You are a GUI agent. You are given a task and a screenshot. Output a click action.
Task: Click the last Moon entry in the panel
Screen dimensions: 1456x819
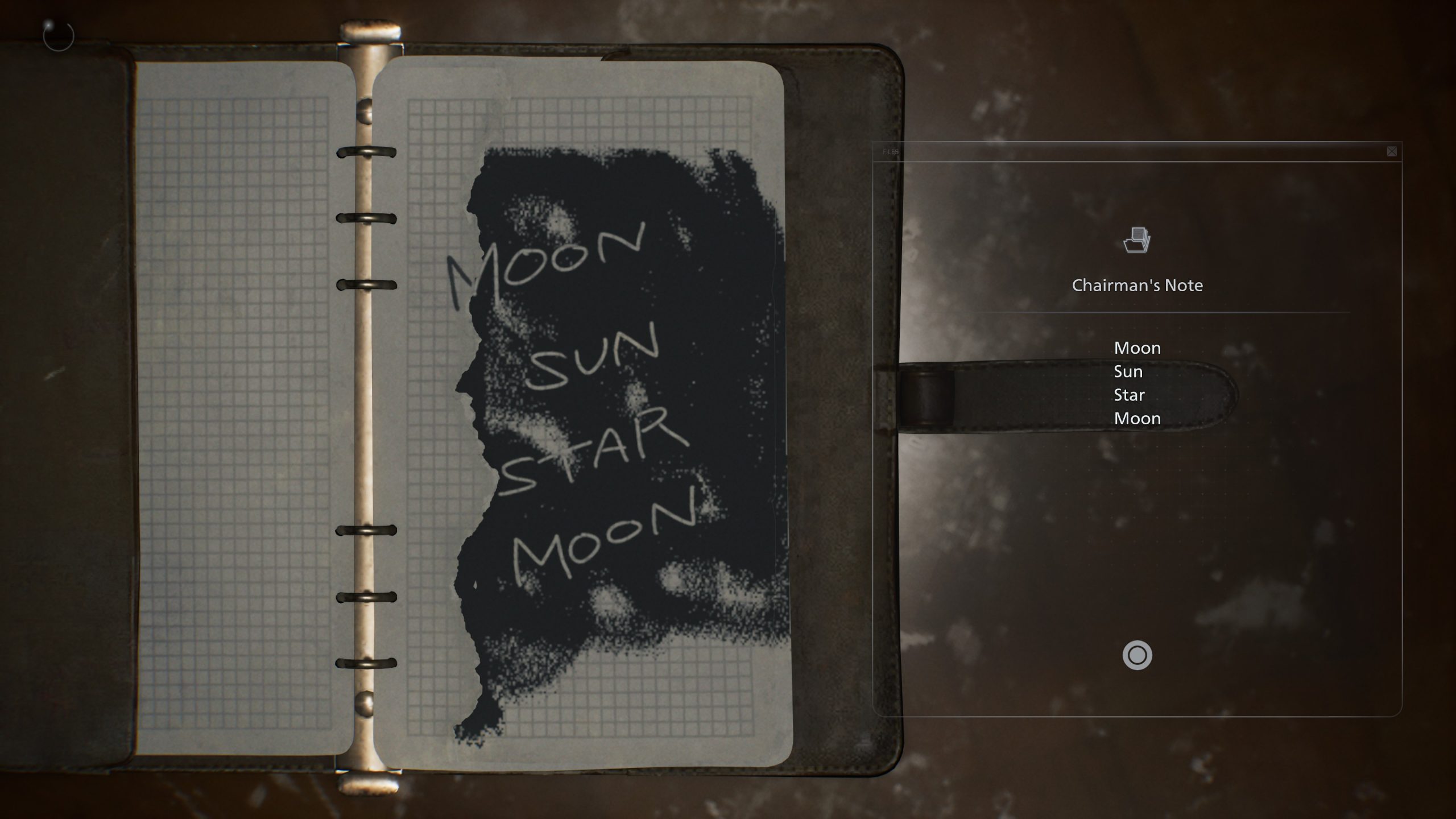click(x=1137, y=419)
